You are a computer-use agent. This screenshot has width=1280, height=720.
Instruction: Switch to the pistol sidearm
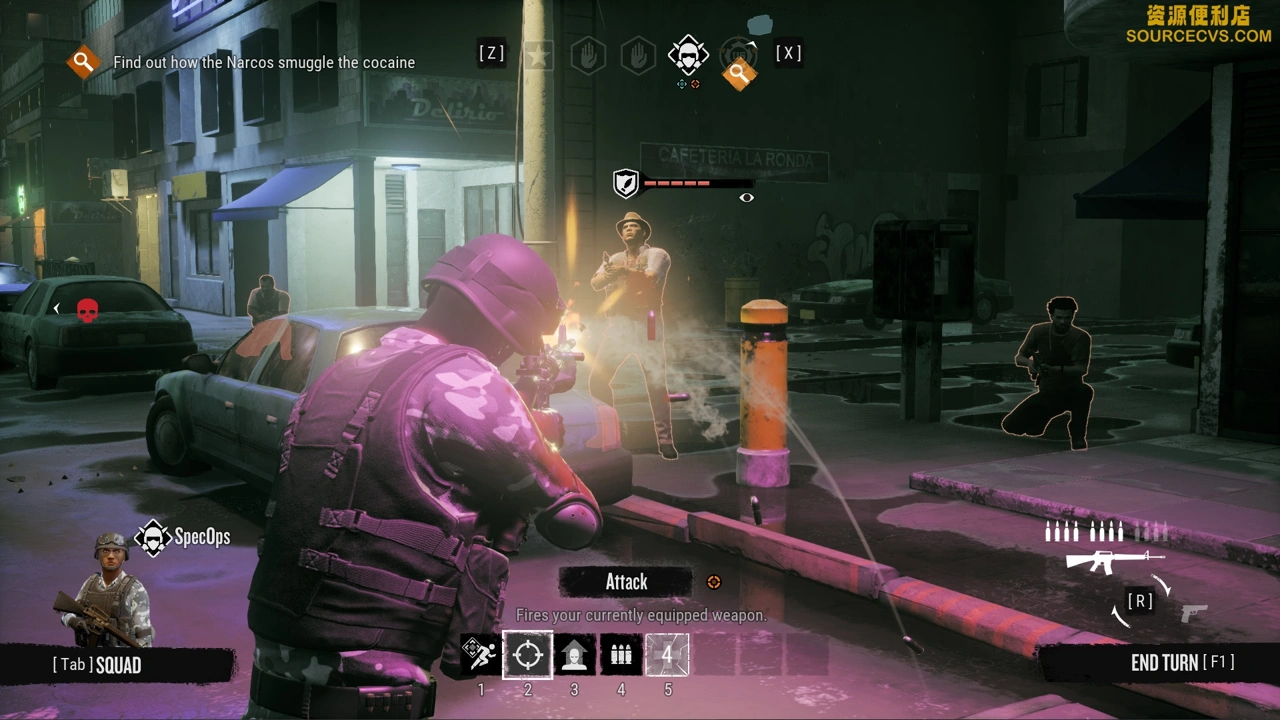pos(1194,613)
